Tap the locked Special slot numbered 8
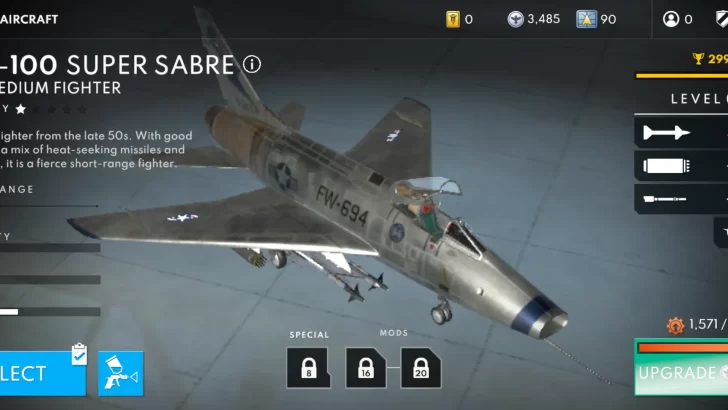This screenshot has height=410, width=728. [308, 367]
